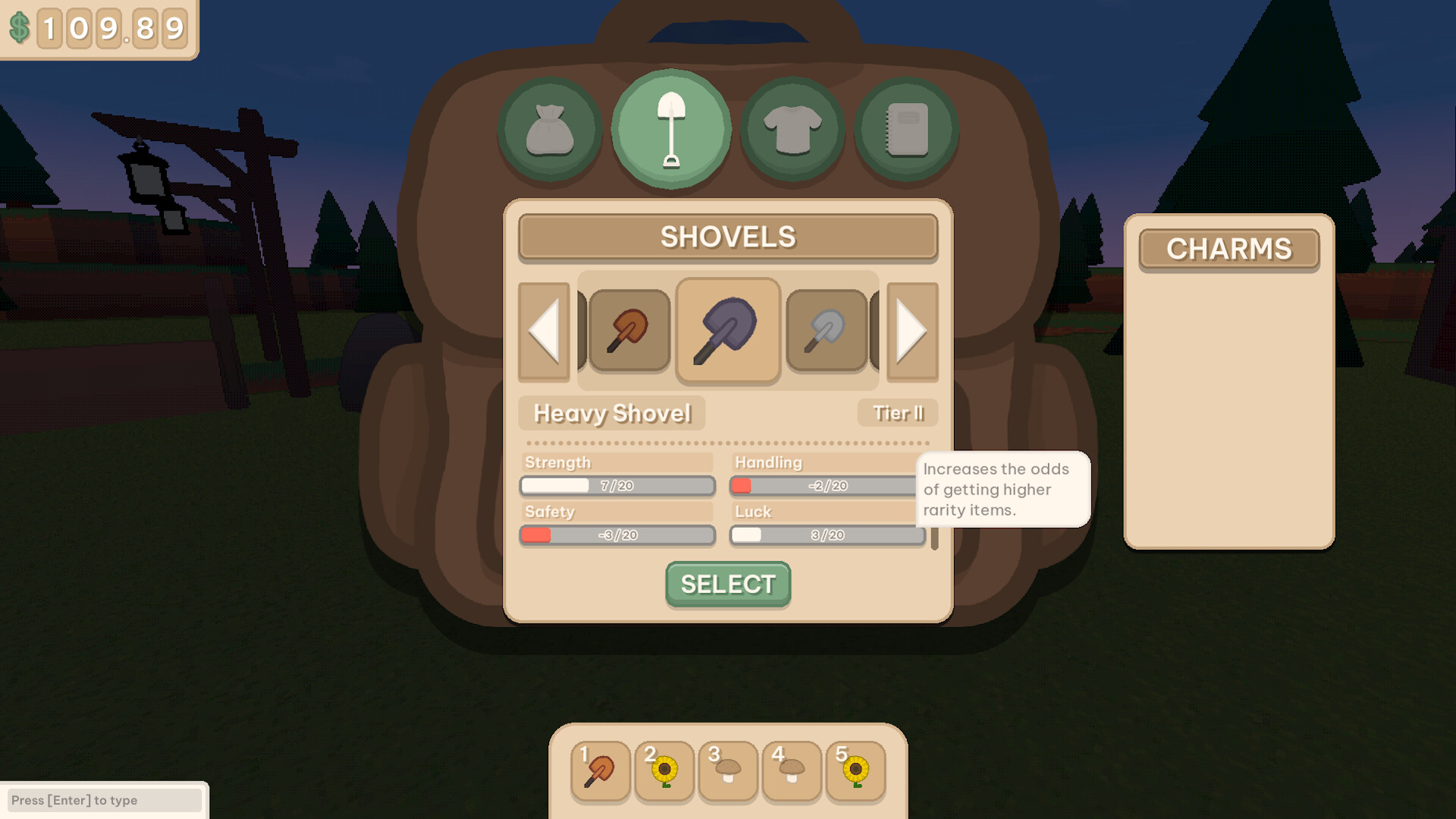This screenshot has width=1456, height=819.
Task: Click the money counter showing $109.89
Action: tap(99, 29)
